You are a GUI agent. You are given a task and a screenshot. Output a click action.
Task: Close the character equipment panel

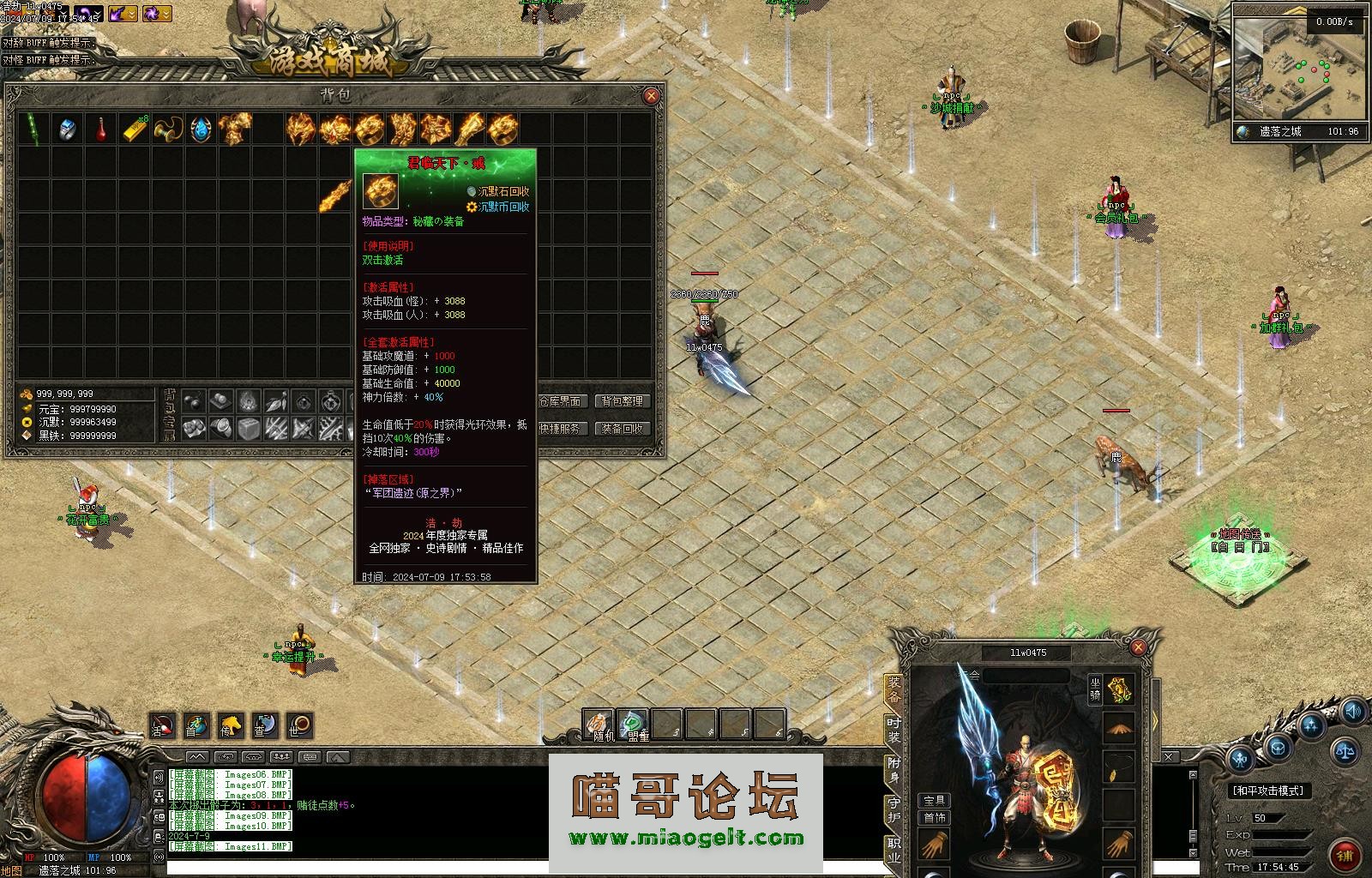pyautogui.click(x=1138, y=647)
